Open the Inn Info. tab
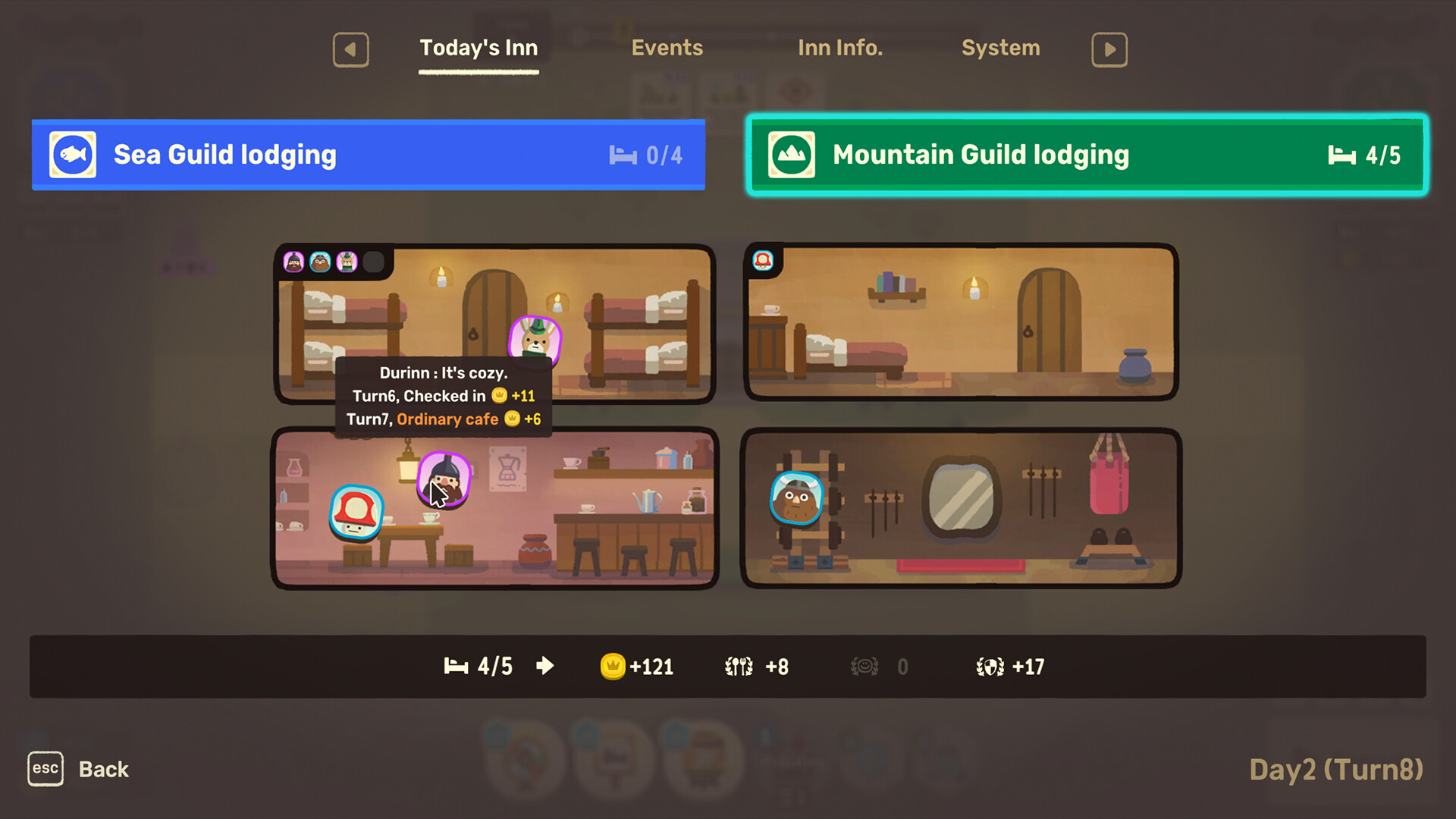1456x819 pixels. 840,48
